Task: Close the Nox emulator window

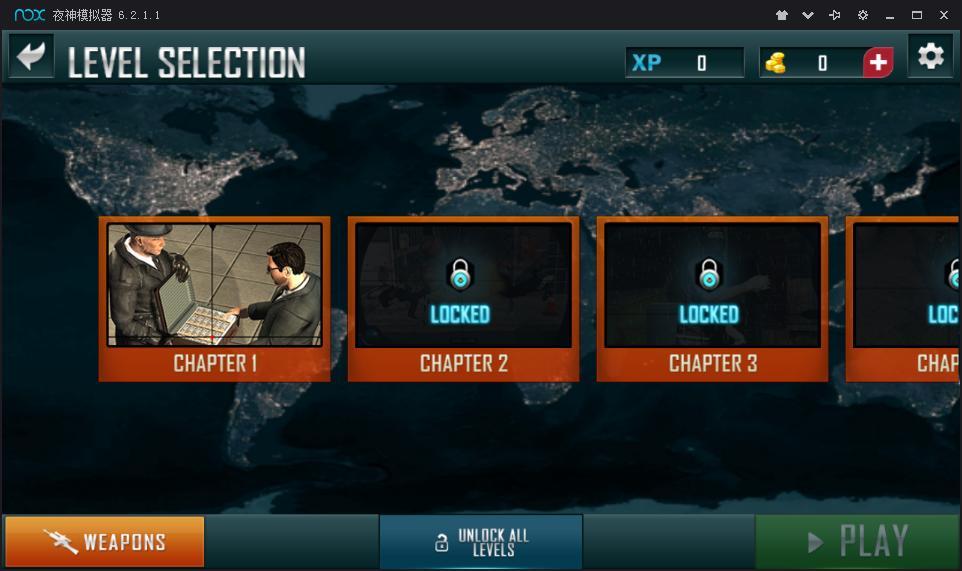Action: pyautogui.click(x=943, y=15)
